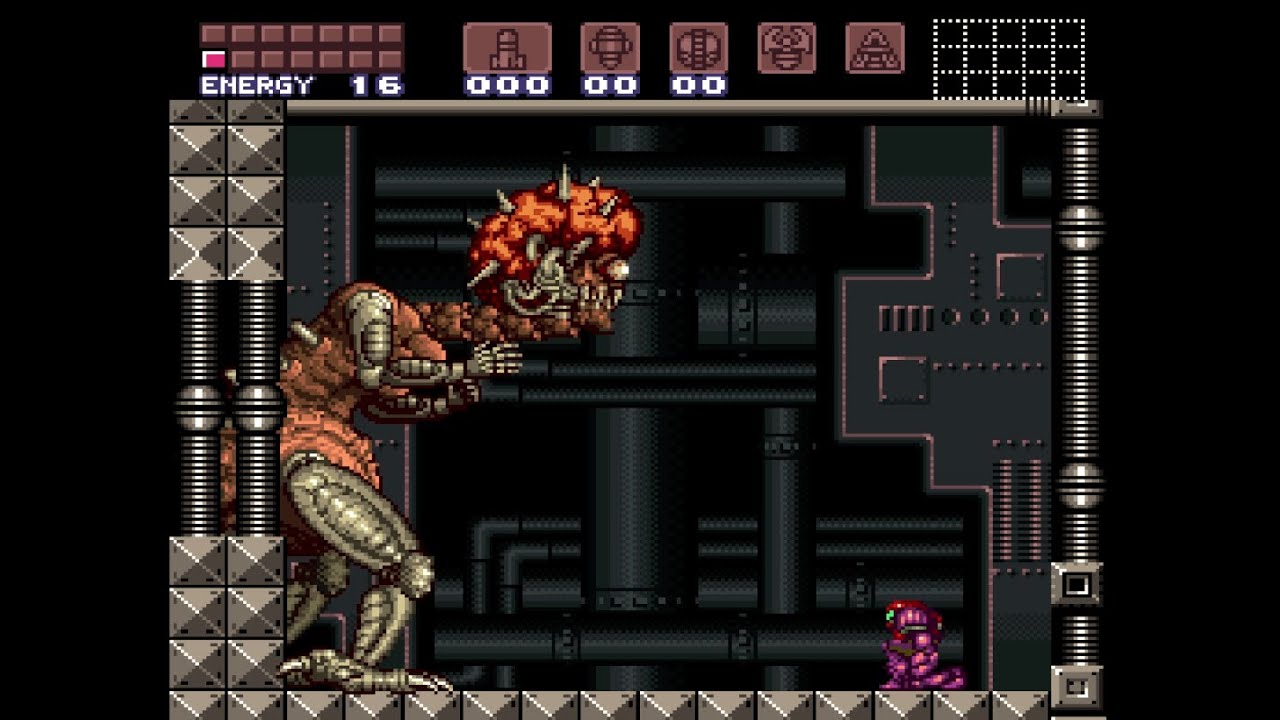Toggle the pink filled energy tank square

click(x=212, y=58)
